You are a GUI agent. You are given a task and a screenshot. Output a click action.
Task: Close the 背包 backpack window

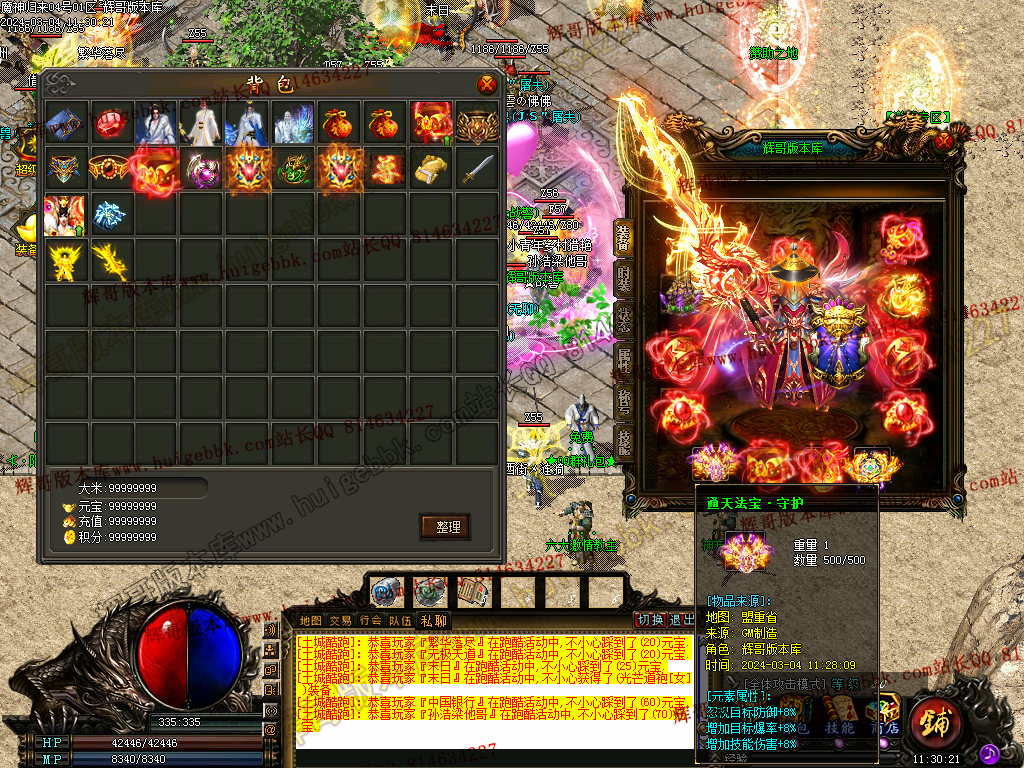pyautogui.click(x=487, y=84)
